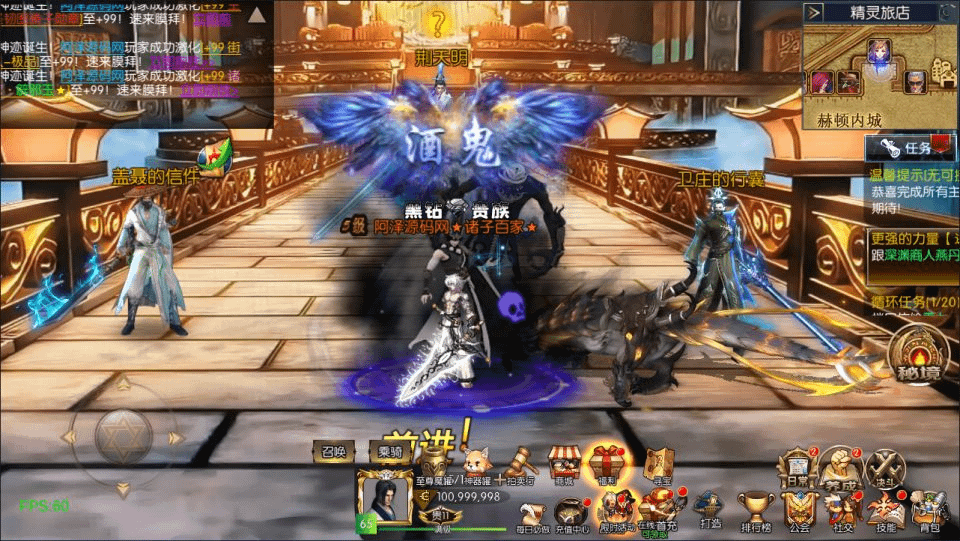This screenshot has height=541, width=960.
Task: View the 排行榜 trophy leaderboard
Action: 755,508
